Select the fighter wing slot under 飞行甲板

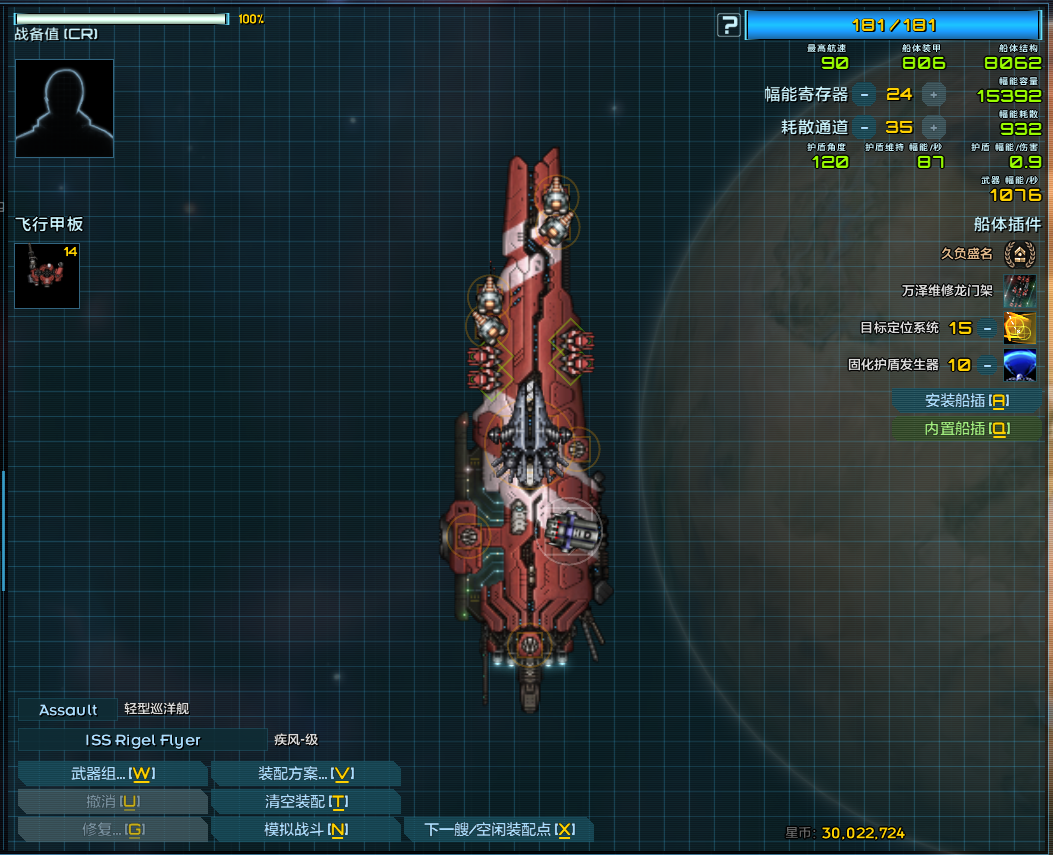[x=47, y=275]
